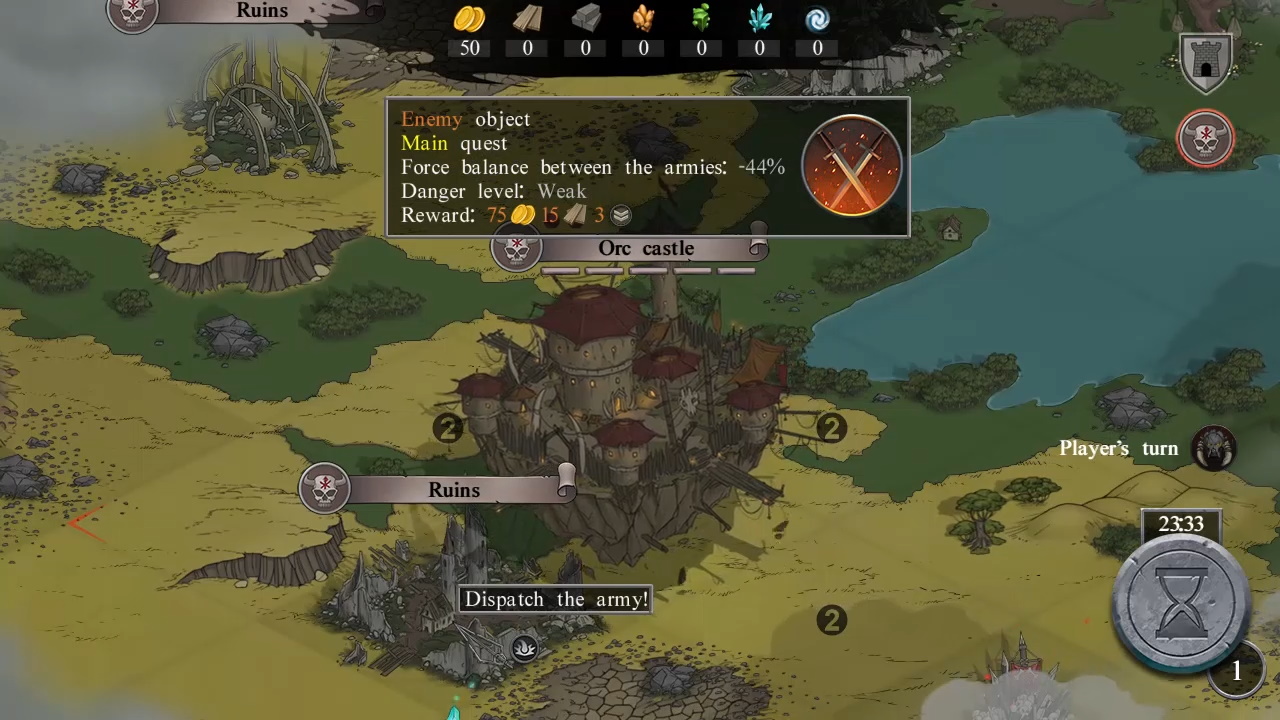Open the crossed swords battle emblem

pos(852,166)
